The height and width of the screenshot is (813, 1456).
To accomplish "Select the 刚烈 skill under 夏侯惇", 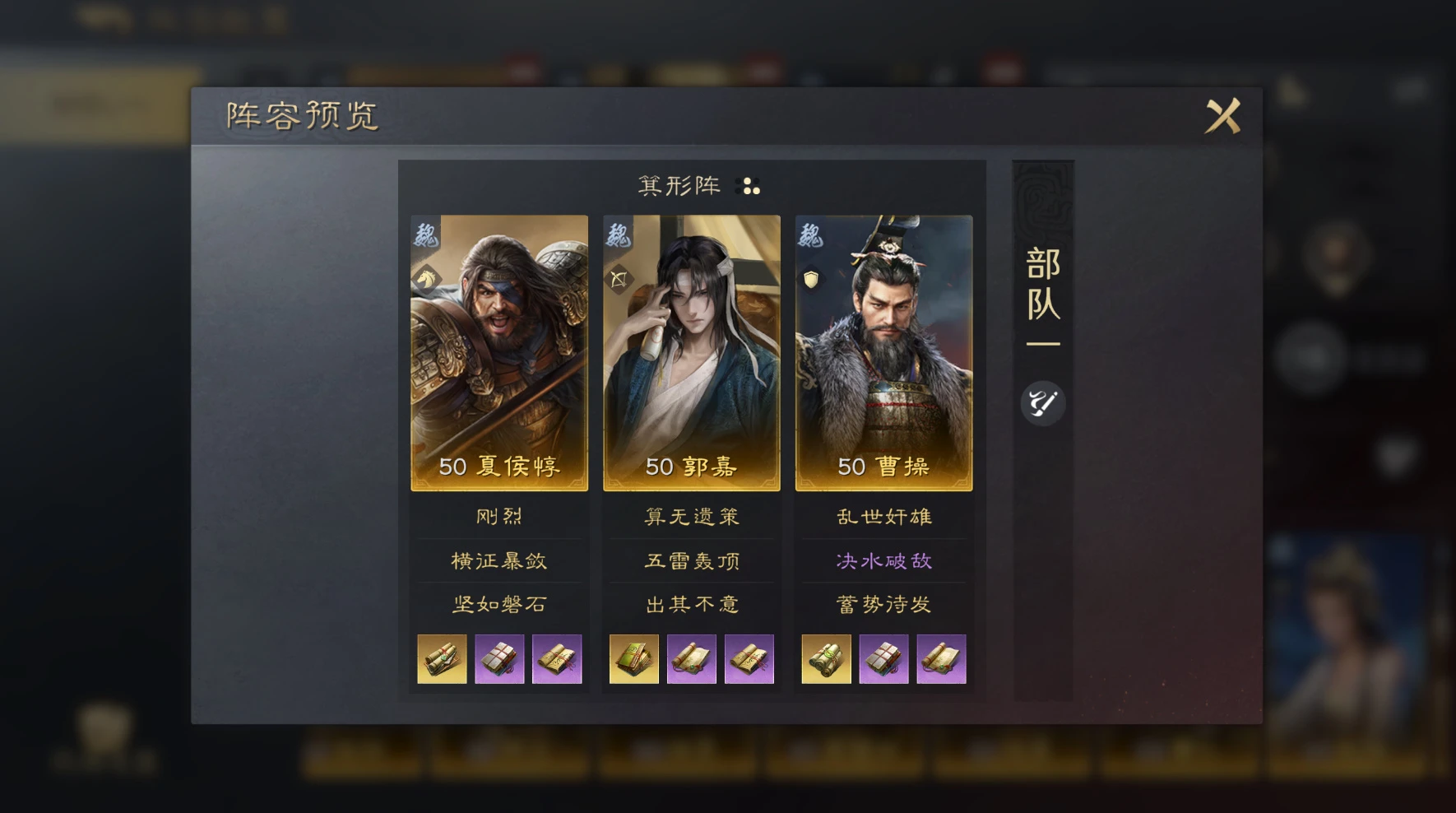I will 498,516.
